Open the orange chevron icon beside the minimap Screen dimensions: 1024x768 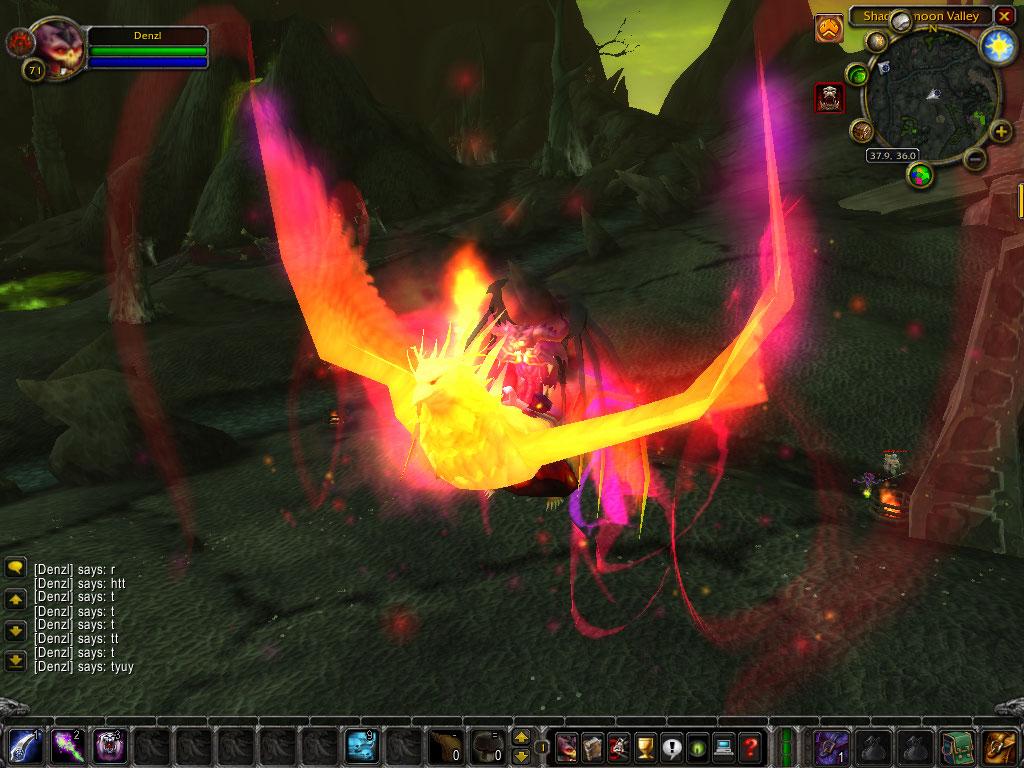pyautogui.click(x=829, y=29)
